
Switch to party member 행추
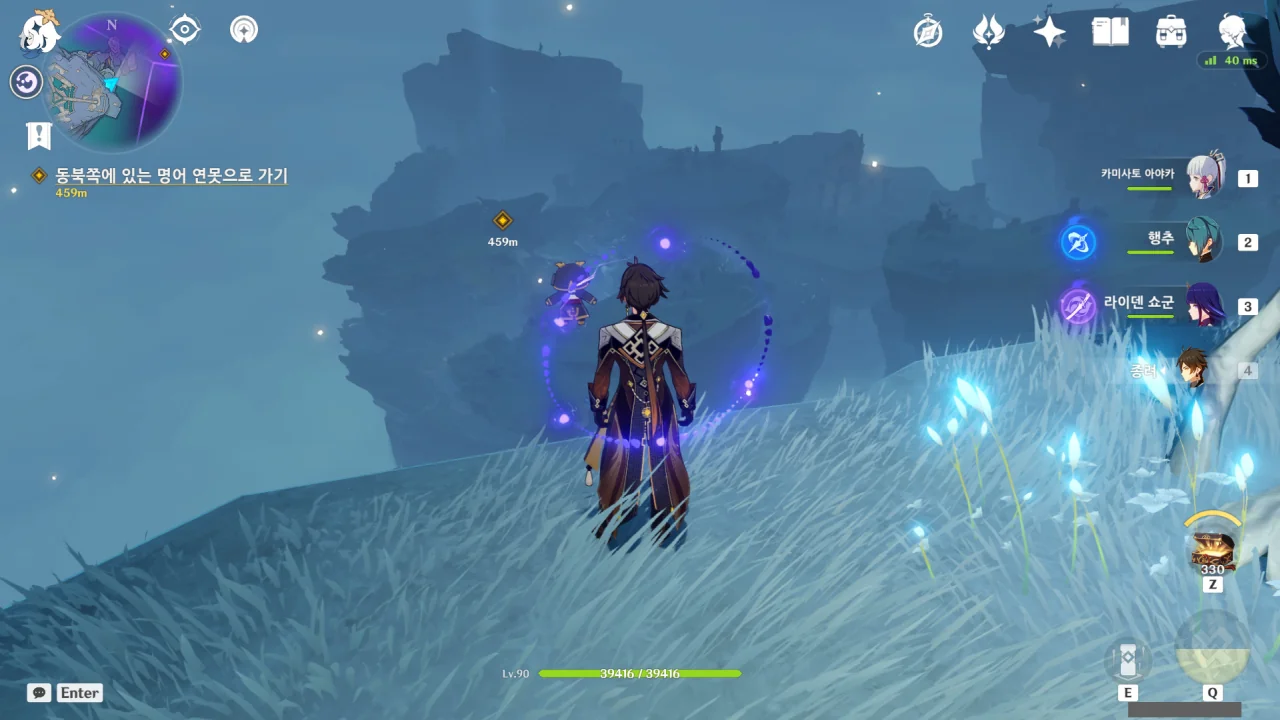click(1203, 241)
